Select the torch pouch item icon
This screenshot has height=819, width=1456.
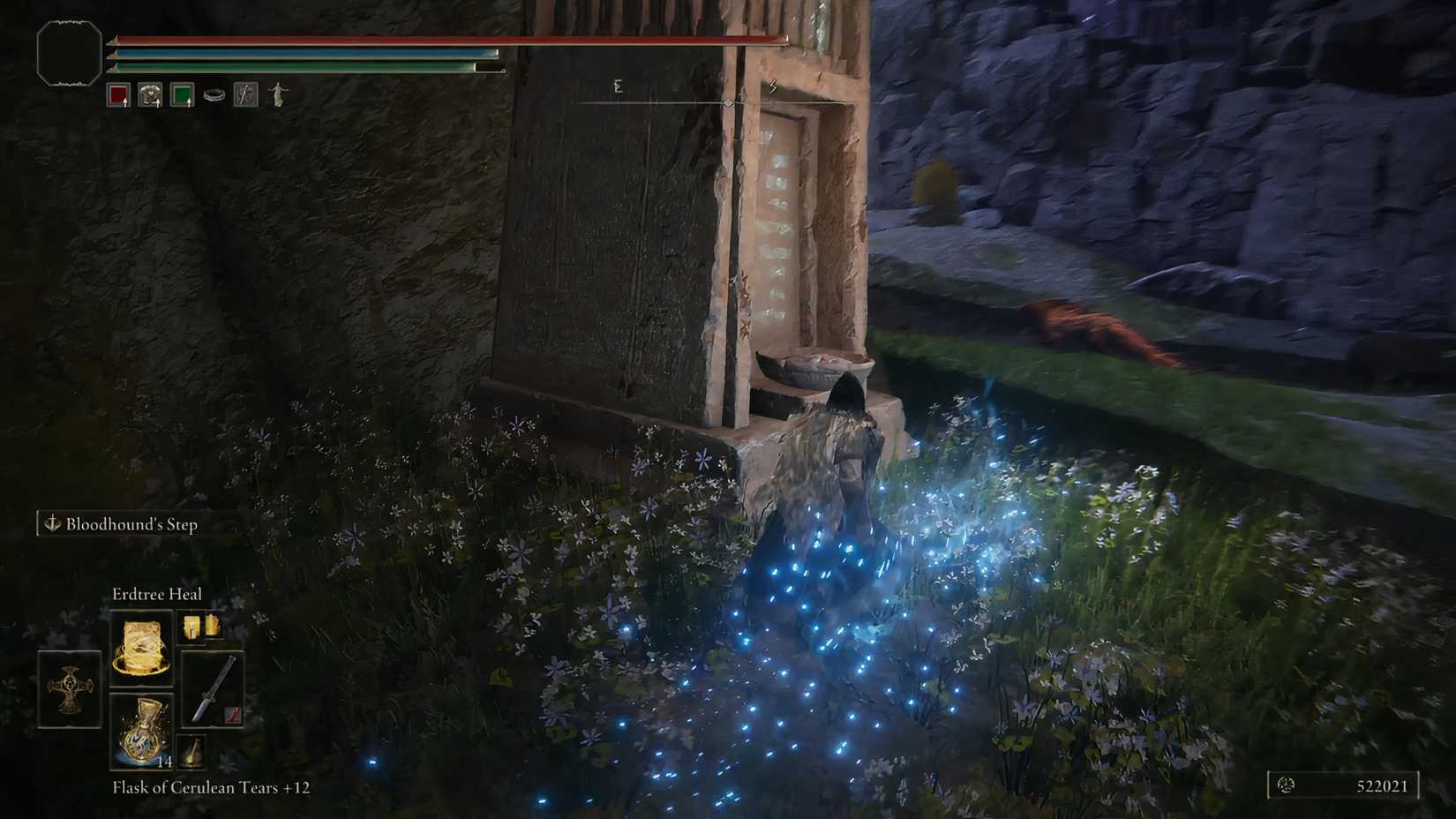pos(191,749)
